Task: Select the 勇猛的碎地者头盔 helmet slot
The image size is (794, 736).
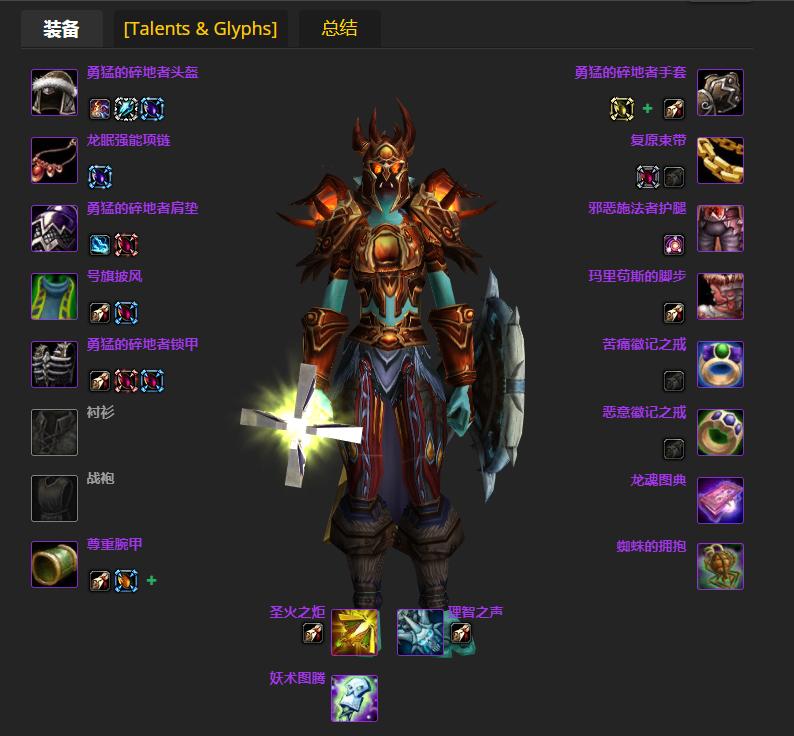Action: 54,93
